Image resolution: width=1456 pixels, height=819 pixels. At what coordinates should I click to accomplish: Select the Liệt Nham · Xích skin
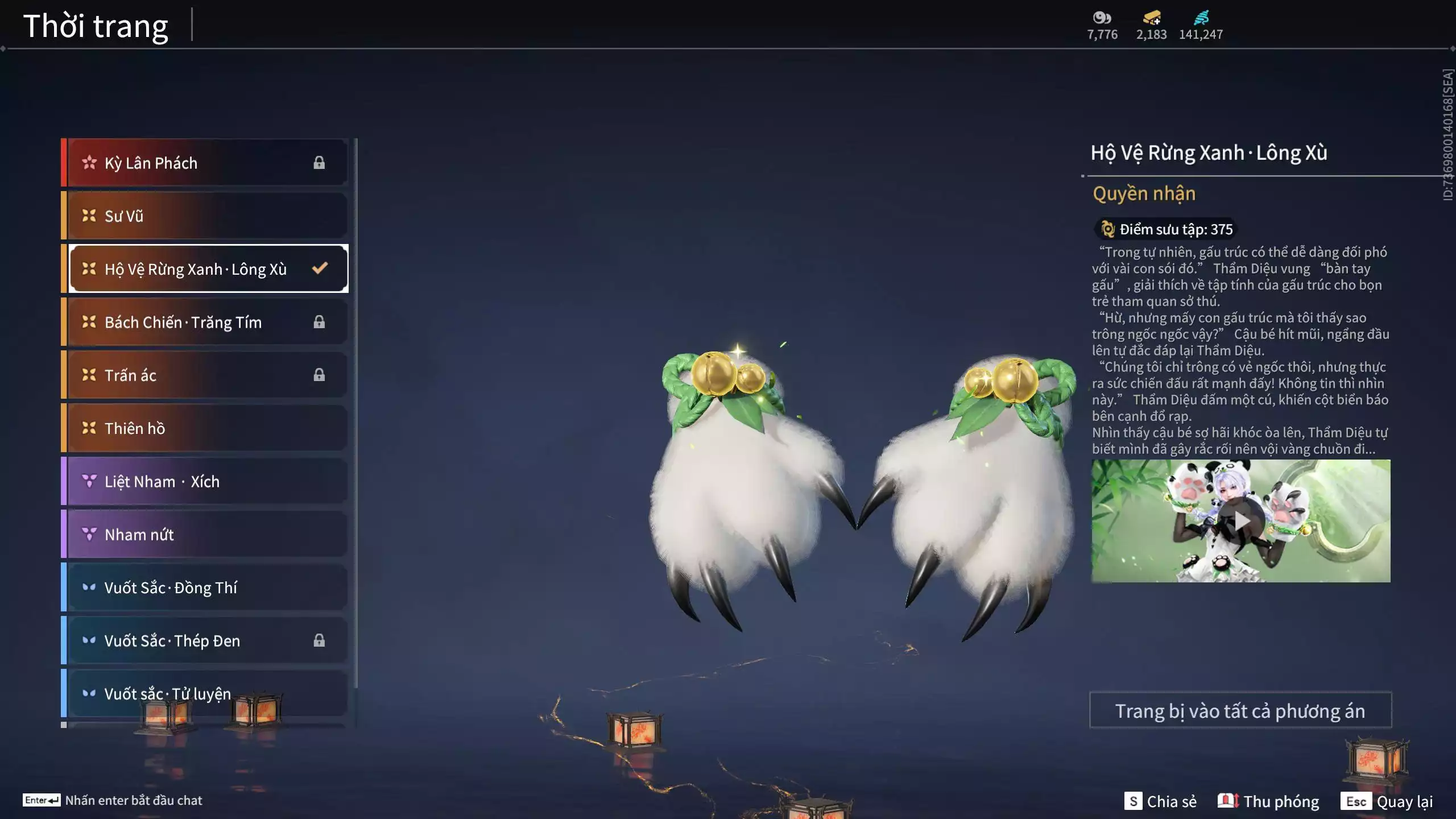206,482
